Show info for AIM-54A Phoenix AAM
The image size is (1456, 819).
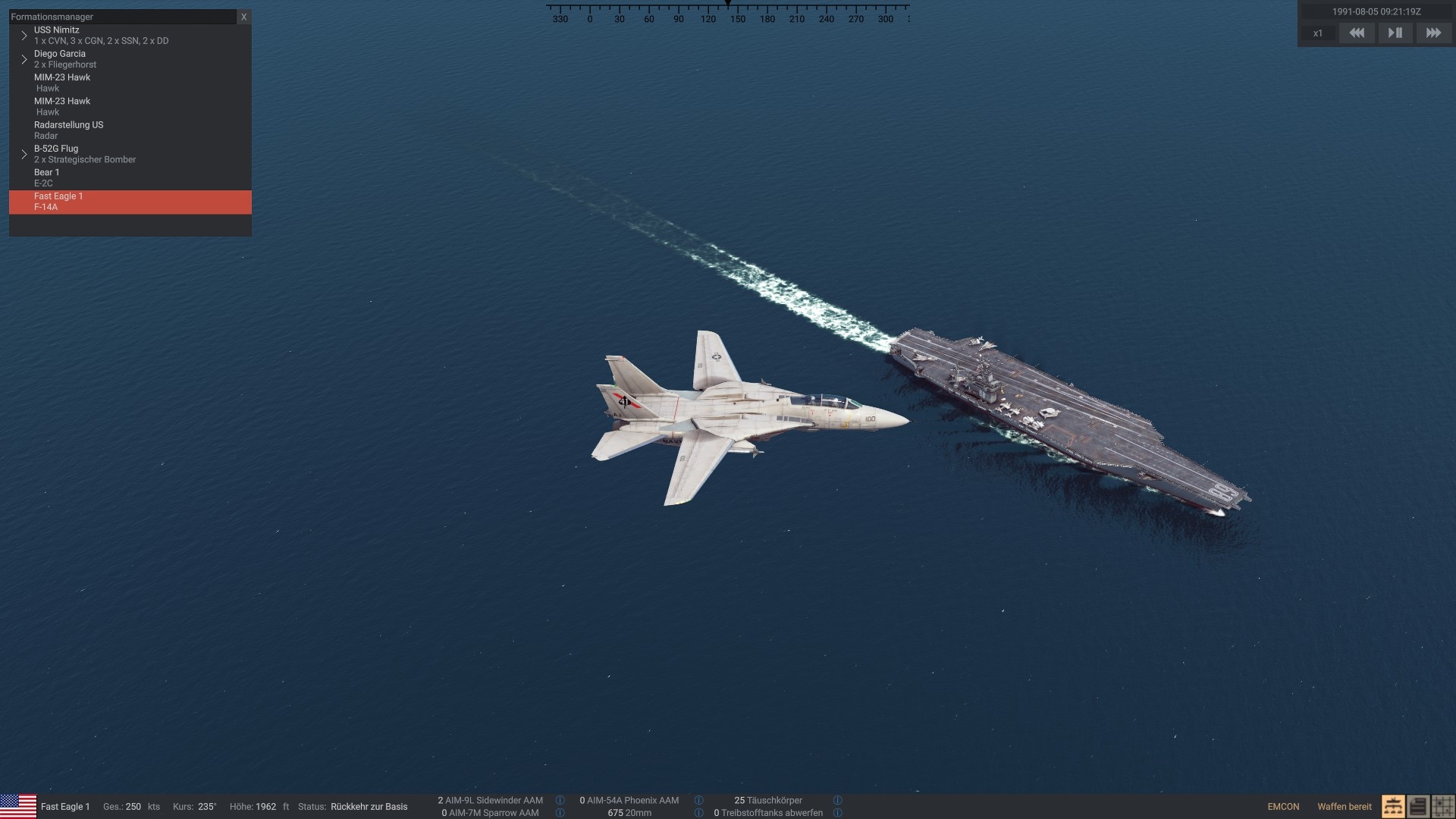(698, 800)
